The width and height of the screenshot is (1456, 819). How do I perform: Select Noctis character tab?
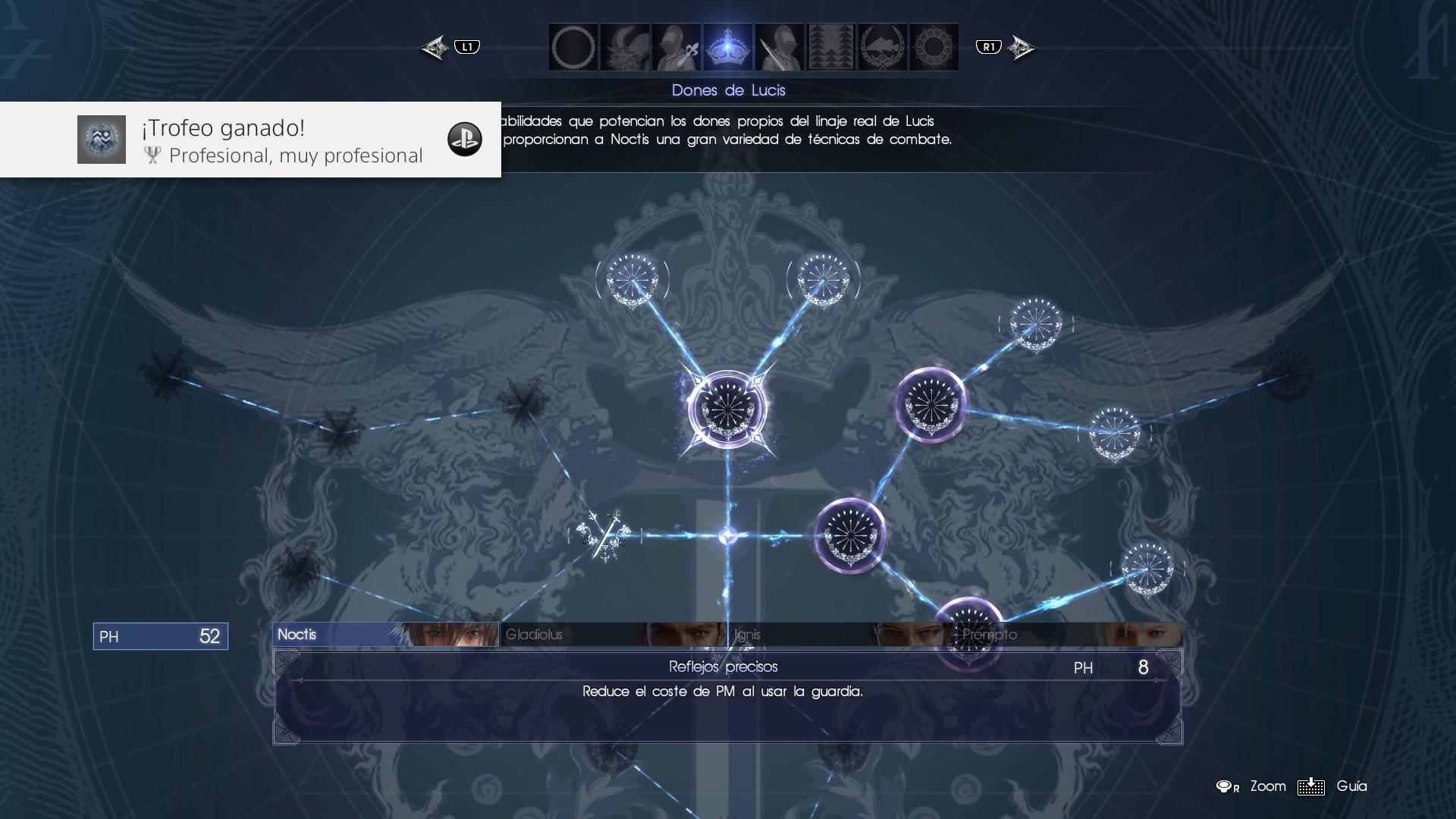coord(385,635)
